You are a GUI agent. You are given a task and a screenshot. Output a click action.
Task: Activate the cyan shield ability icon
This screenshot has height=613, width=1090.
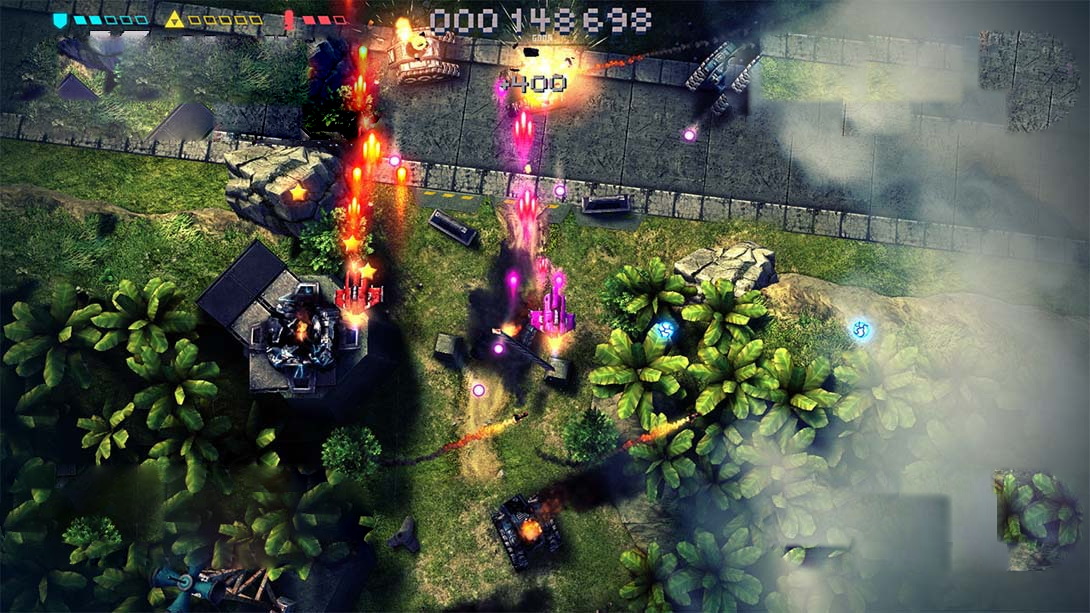[x=60, y=19]
